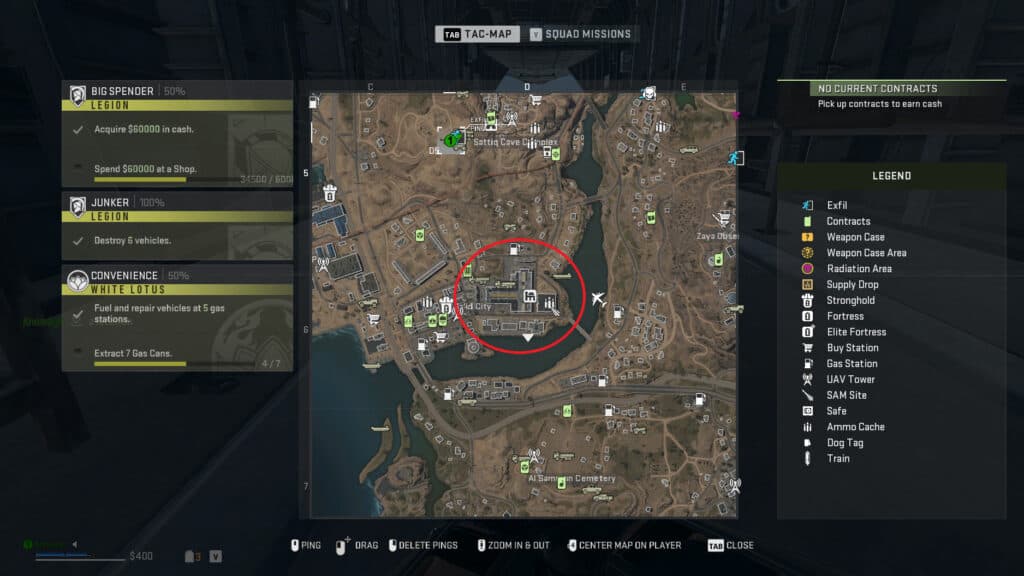Click the airplane marker on the map

(x=598, y=300)
